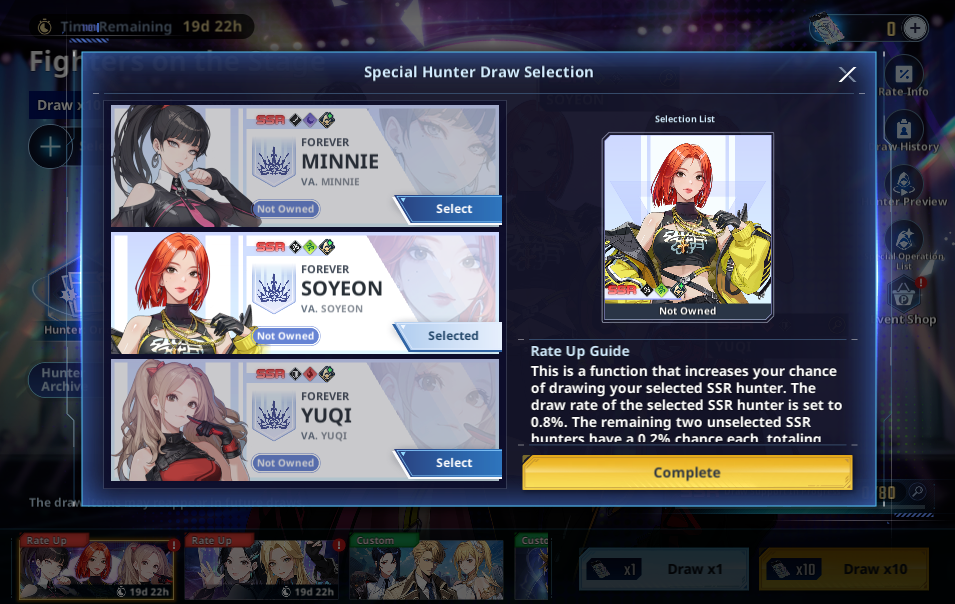The width and height of the screenshot is (955, 604).
Task: Open the Draw History
Action: [x=905, y=133]
